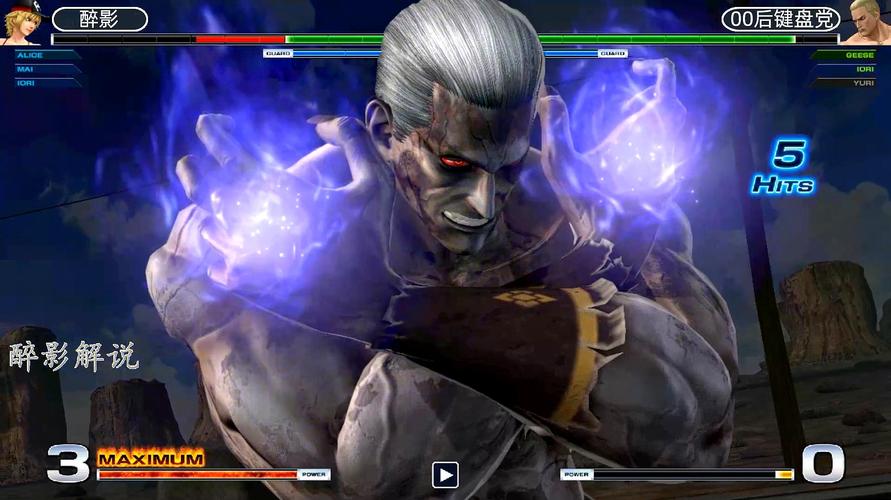Pick GEESE in the team roster
The height and width of the screenshot is (500, 891).
(x=859, y=56)
